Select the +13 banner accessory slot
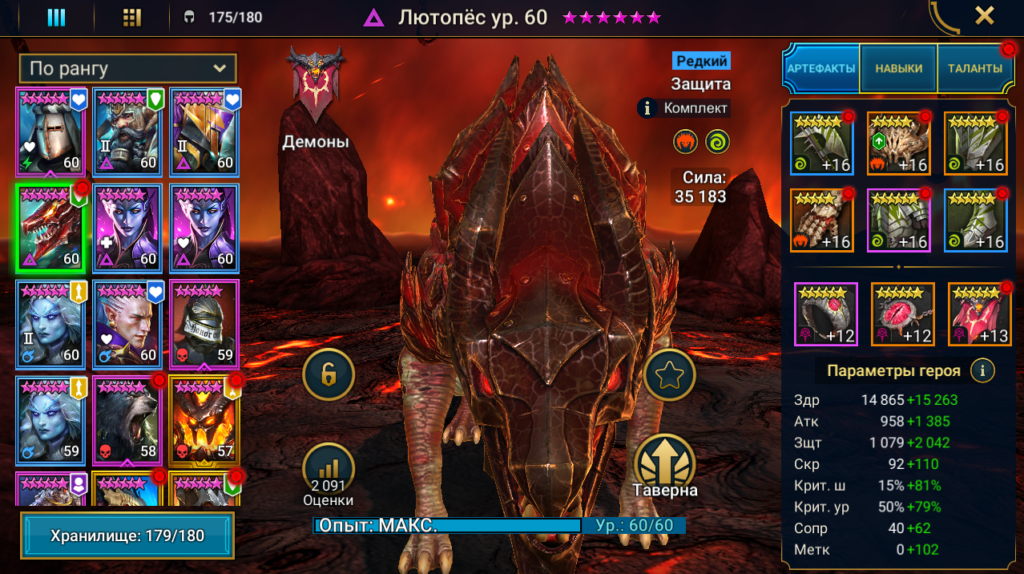Image resolution: width=1024 pixels, height=574 pixels. [980, 314]
